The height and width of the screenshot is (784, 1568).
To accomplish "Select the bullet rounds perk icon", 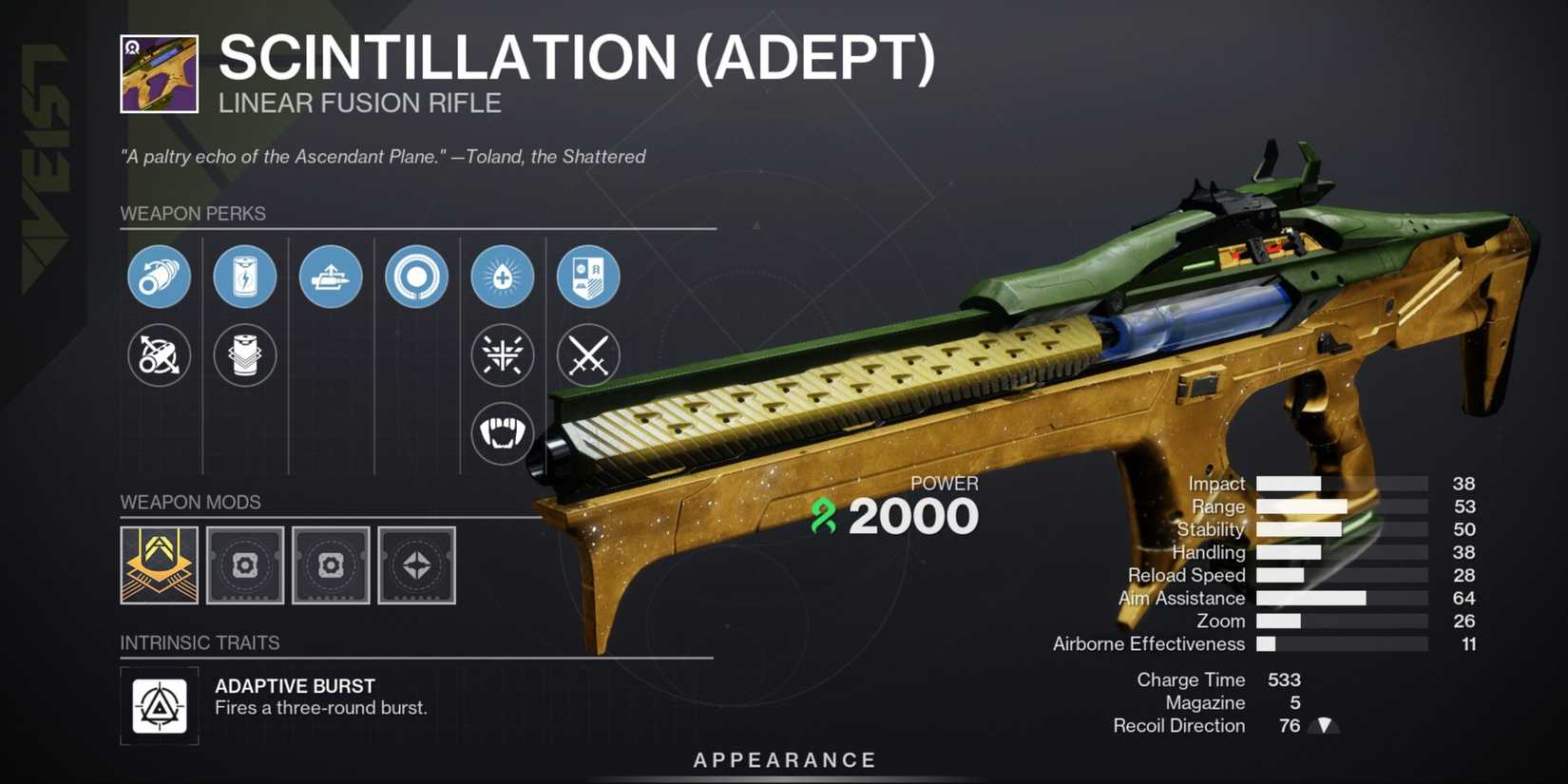I will (x=331, y=277).
